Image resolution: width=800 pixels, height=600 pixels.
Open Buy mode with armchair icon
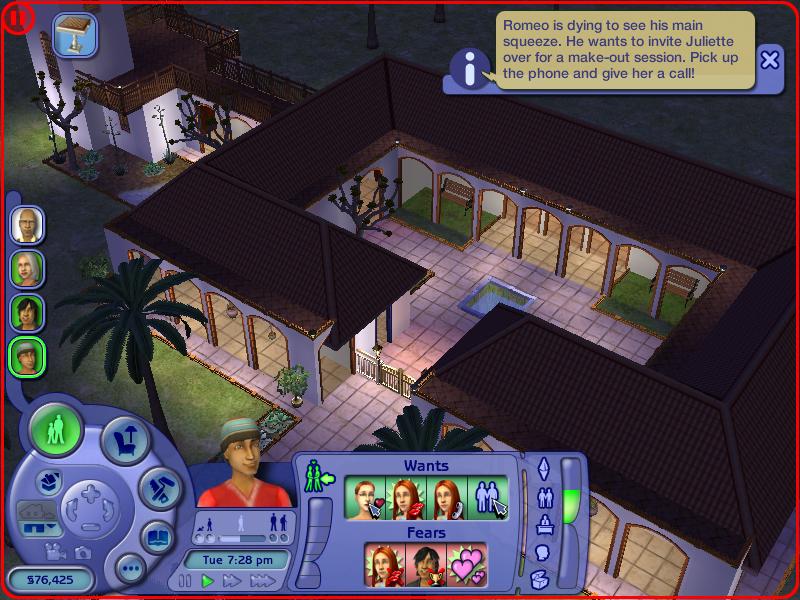[x=126, y=441]
